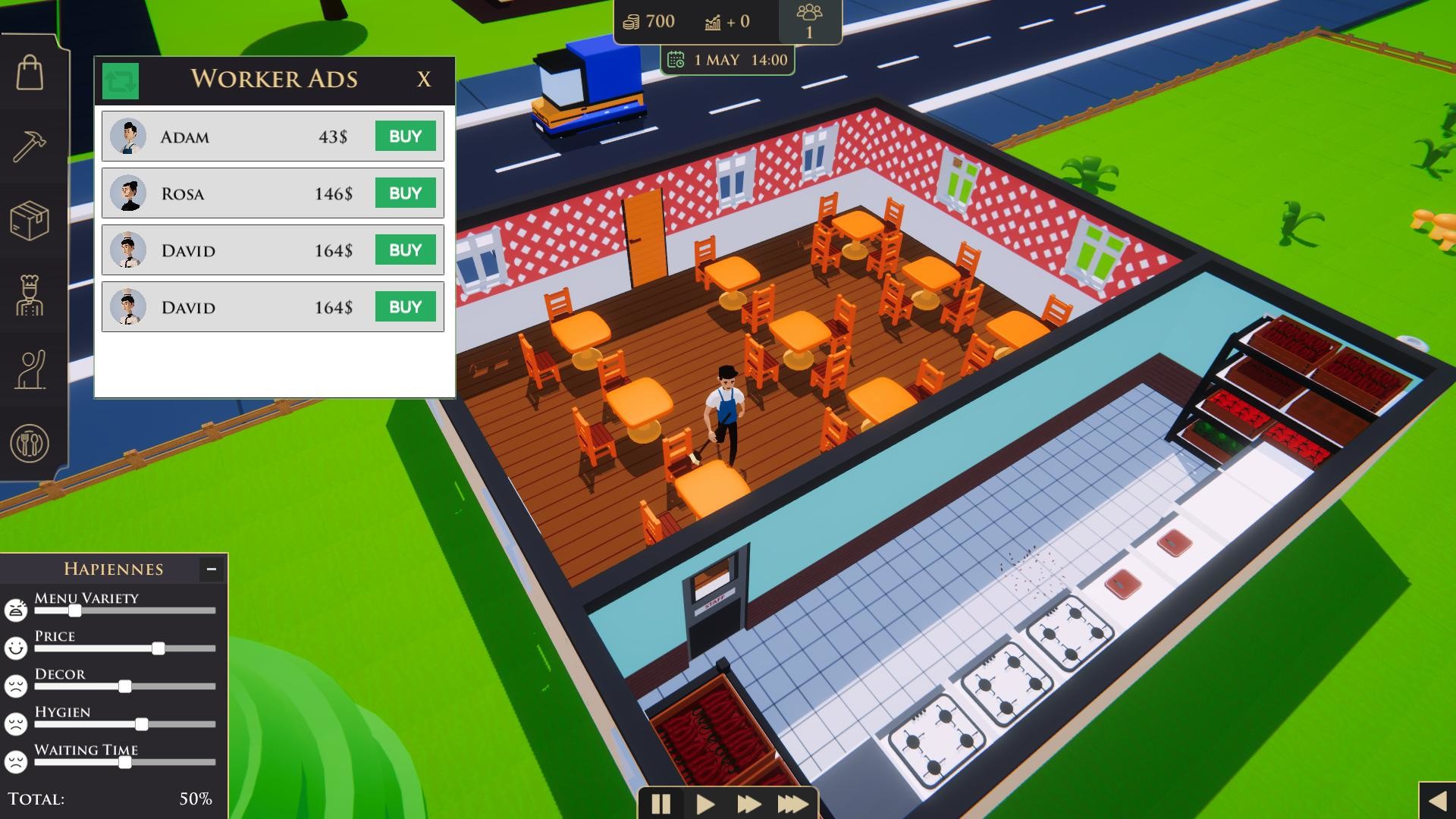Open the fork and spoon menu panel

pyautogui.click(x=29, y=443)
